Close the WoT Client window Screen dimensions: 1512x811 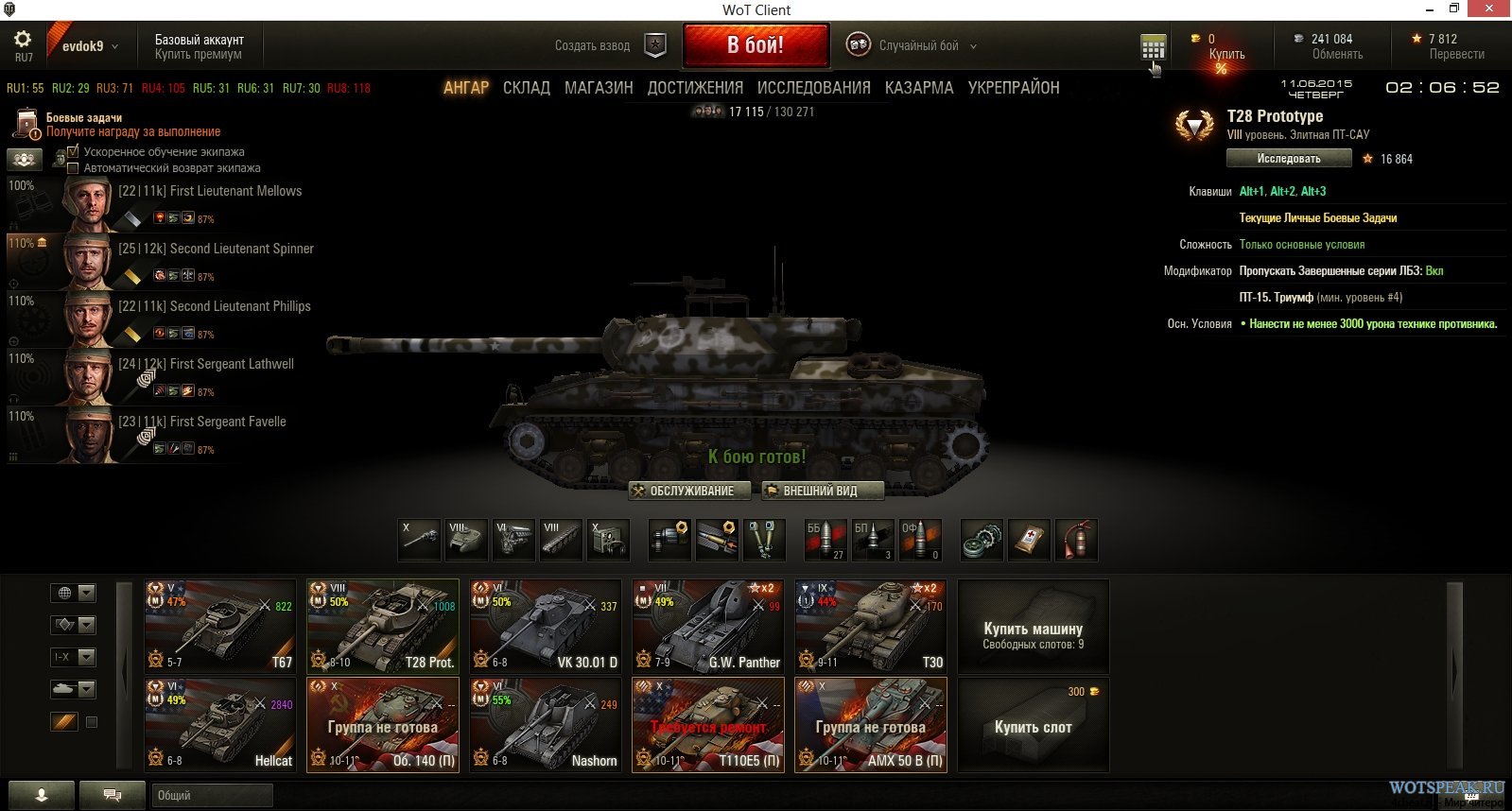click(1491, 9)
